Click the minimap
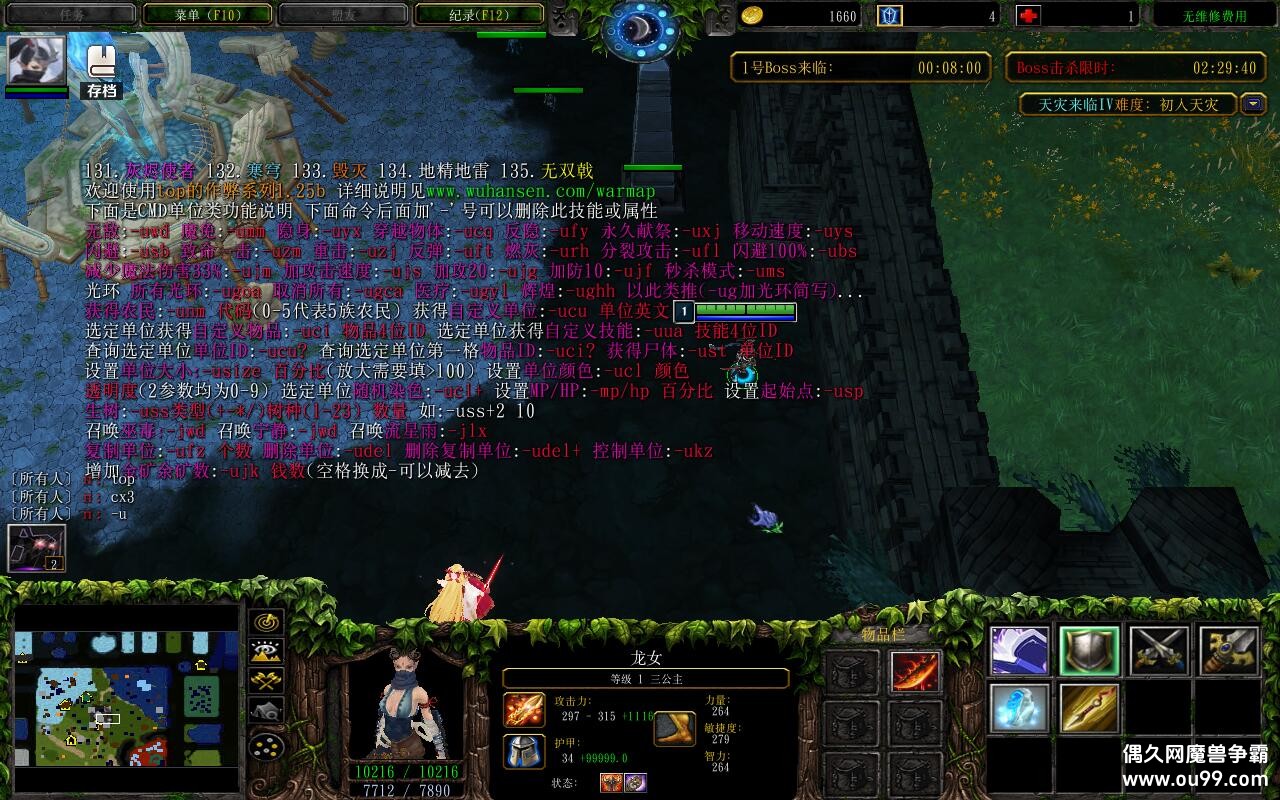1280x800 pixels. [x=126, y=698]
